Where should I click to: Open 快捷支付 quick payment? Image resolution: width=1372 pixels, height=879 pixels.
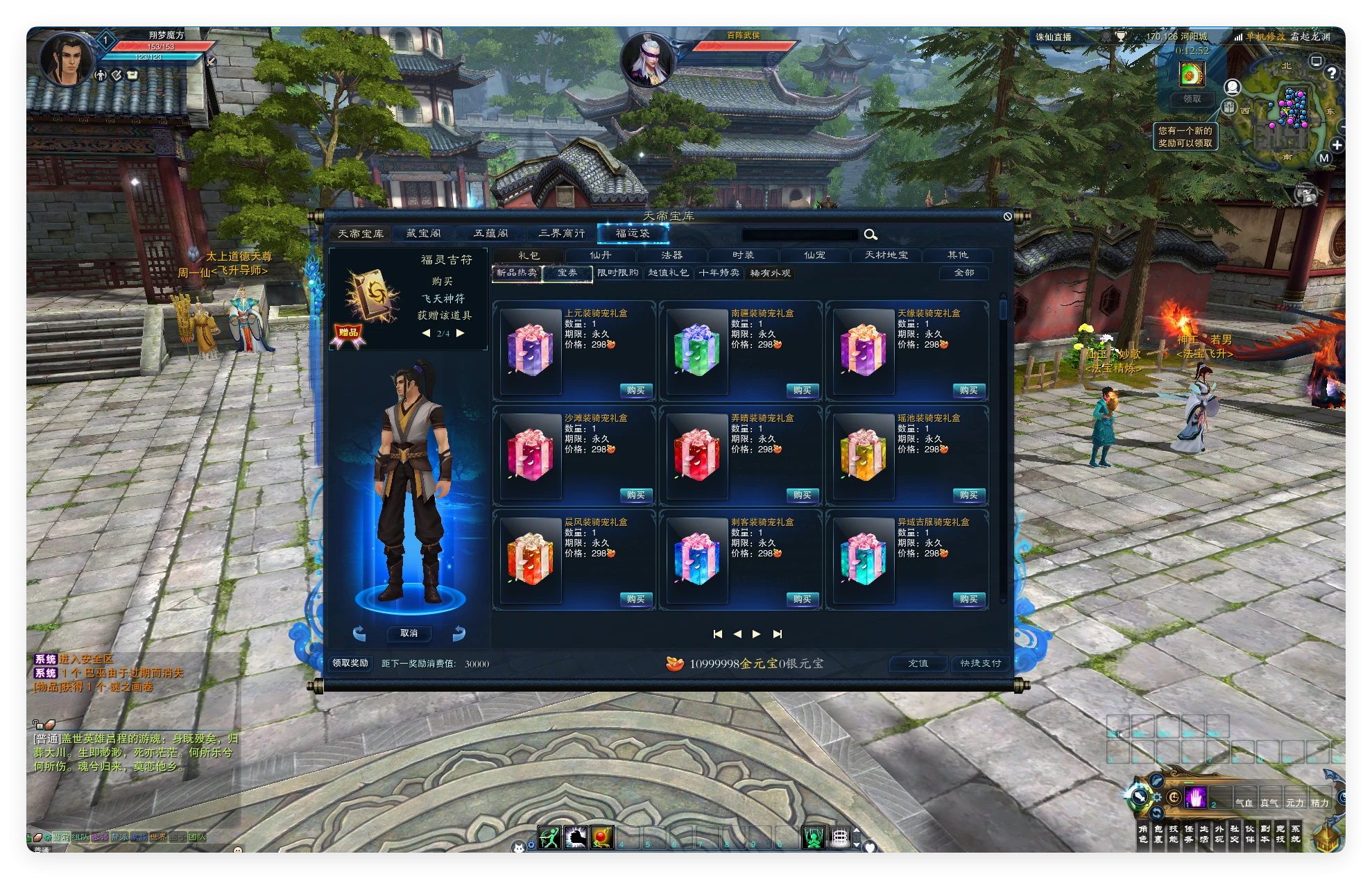pyautogui.click(x=980, y=664)
